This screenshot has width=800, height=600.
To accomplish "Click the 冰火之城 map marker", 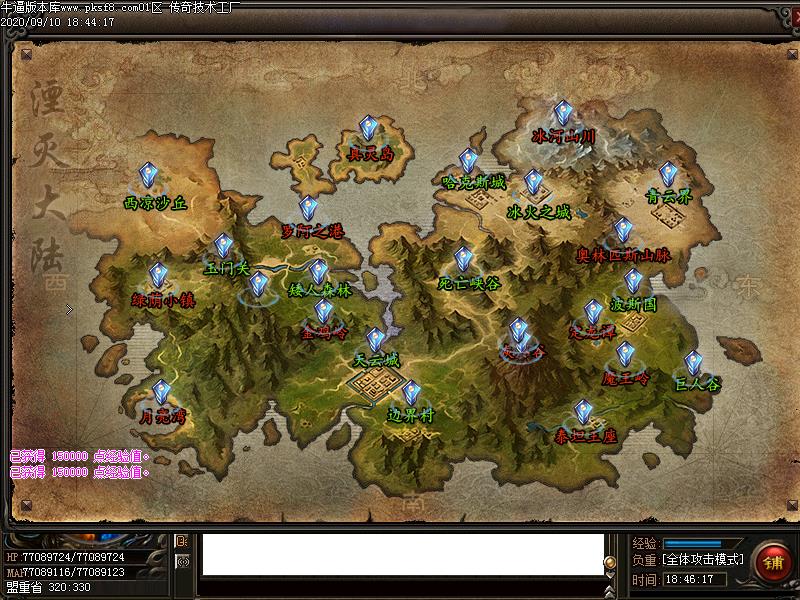I will (534, 184).
